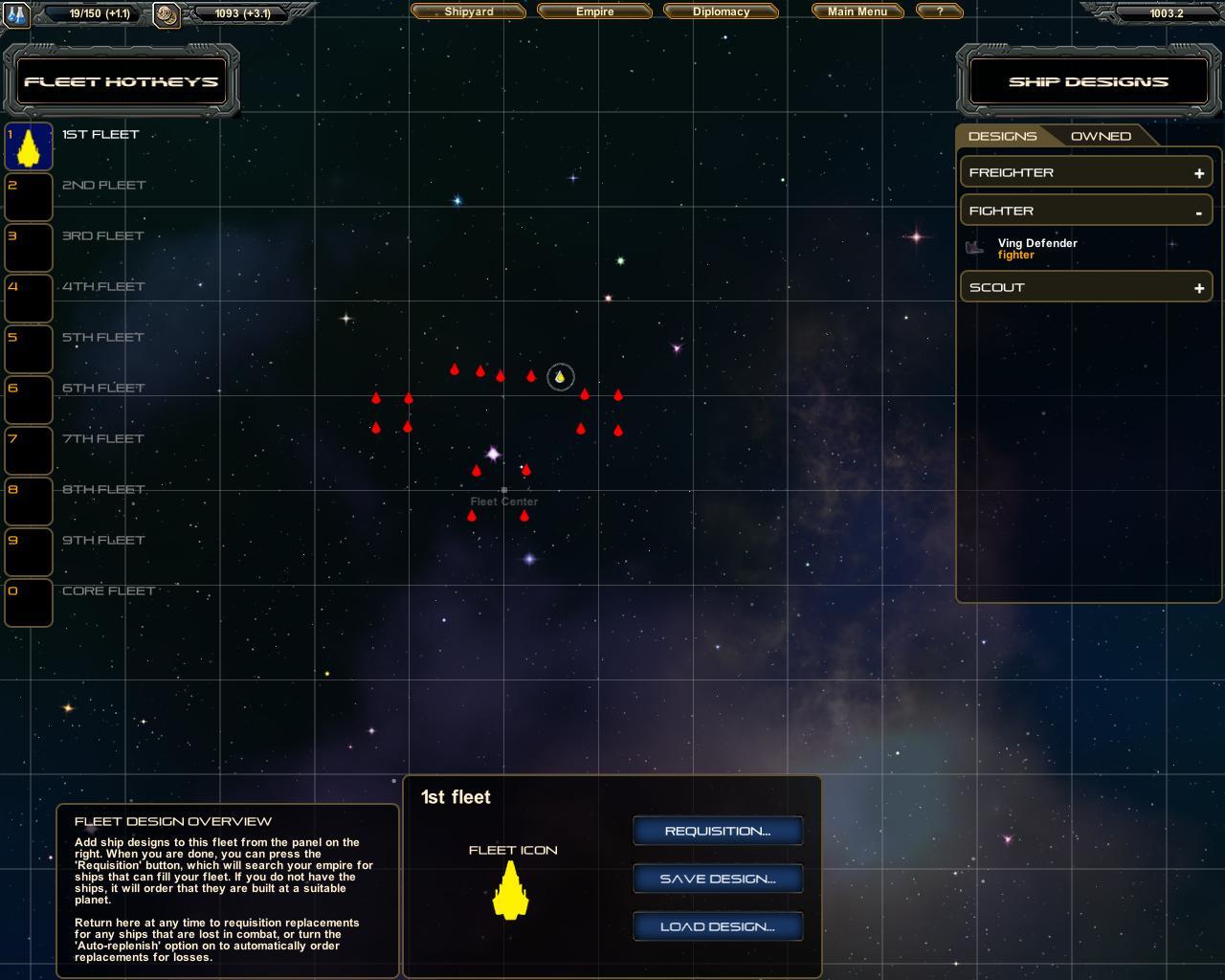Choose the 5th Fleet hotkey slot
This screenshot has height=980, width=1225.
click(29, 349)
